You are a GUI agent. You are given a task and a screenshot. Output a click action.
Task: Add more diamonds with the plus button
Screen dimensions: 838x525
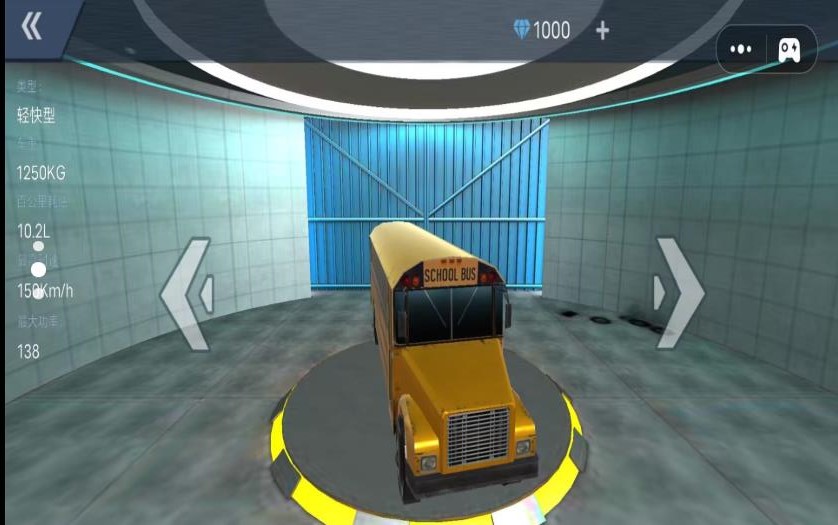[602, 31]
